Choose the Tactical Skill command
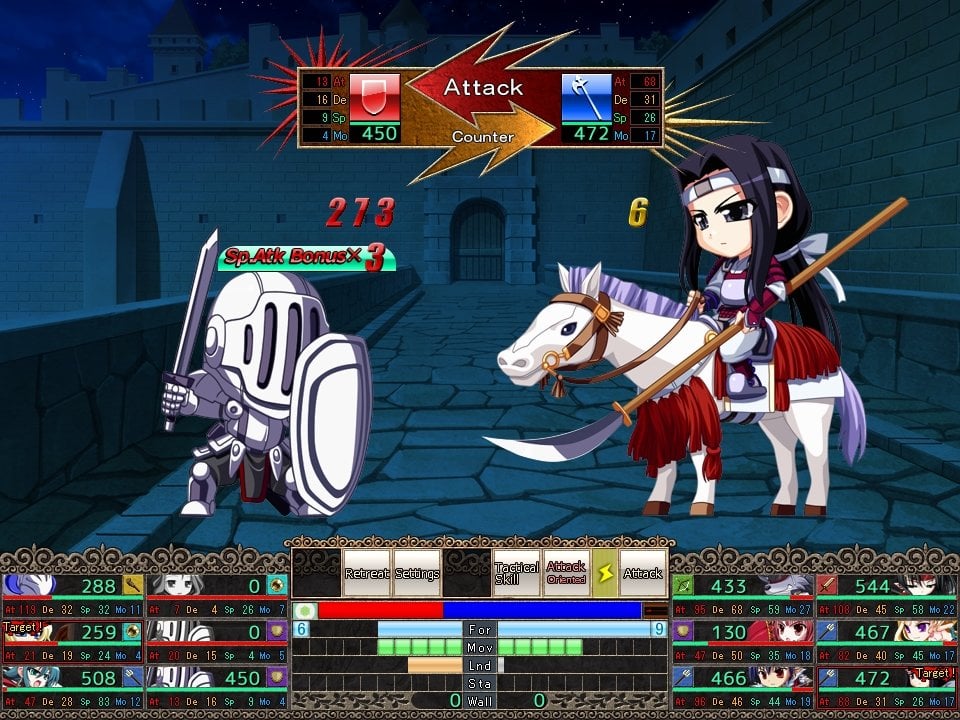The width and height of the screenshot is (960, 720). [516, 573]
